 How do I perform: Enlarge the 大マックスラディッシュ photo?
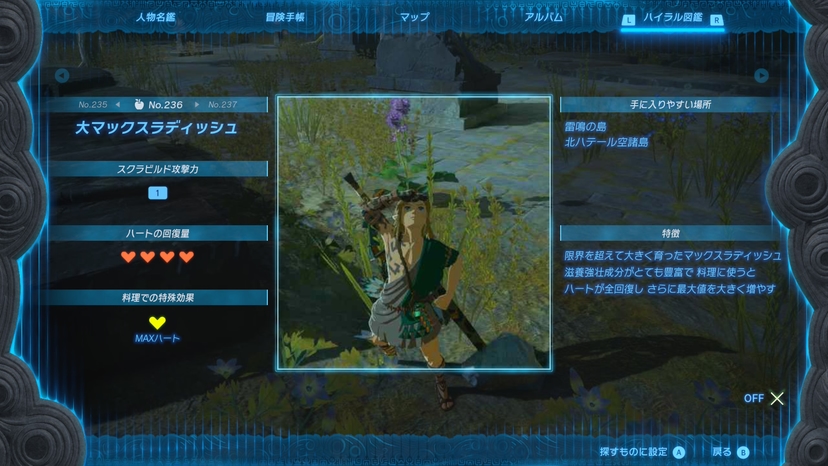point(414,233)
